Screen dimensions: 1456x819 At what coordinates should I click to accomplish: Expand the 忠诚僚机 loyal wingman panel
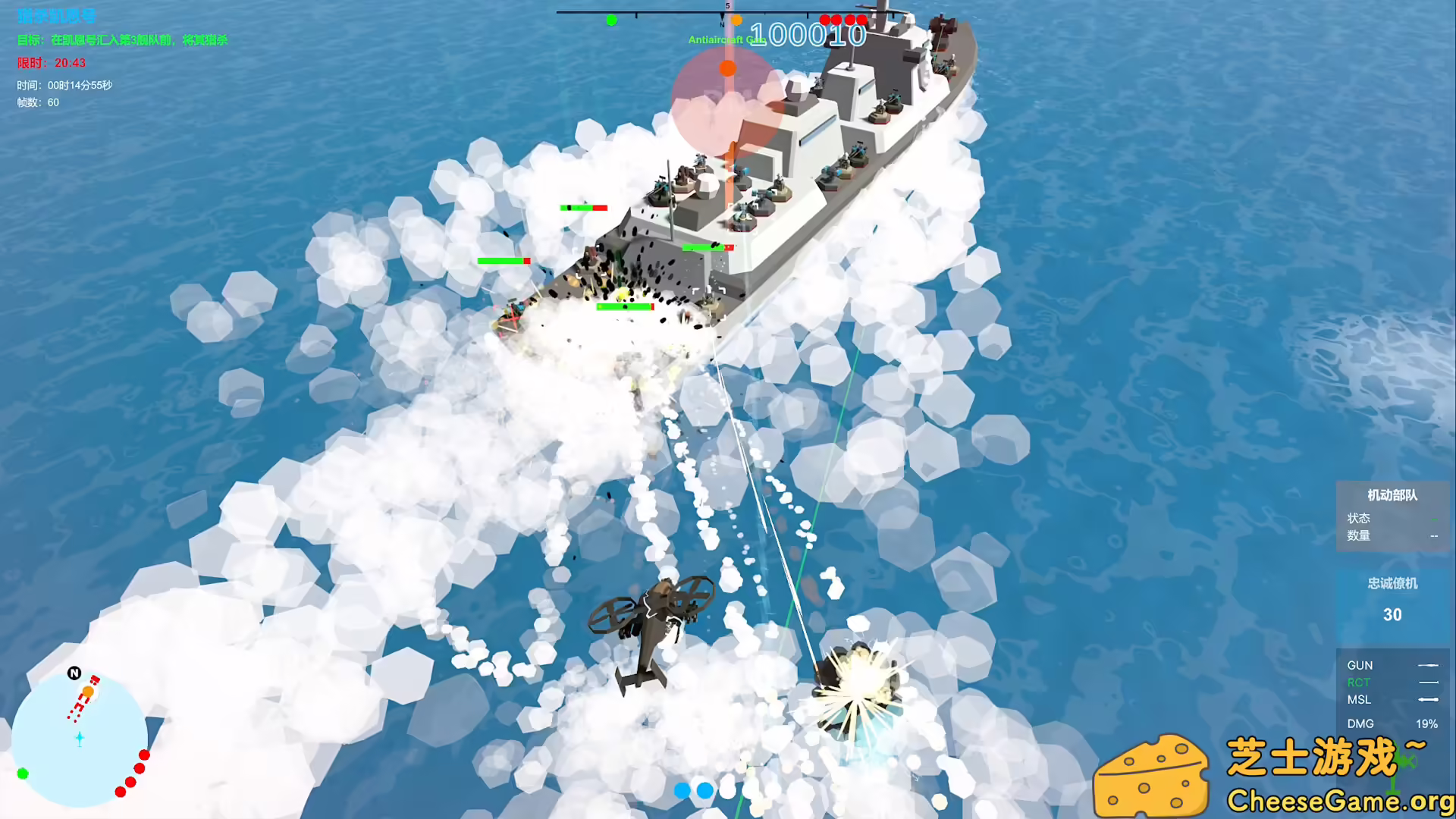pos(1392,583)
